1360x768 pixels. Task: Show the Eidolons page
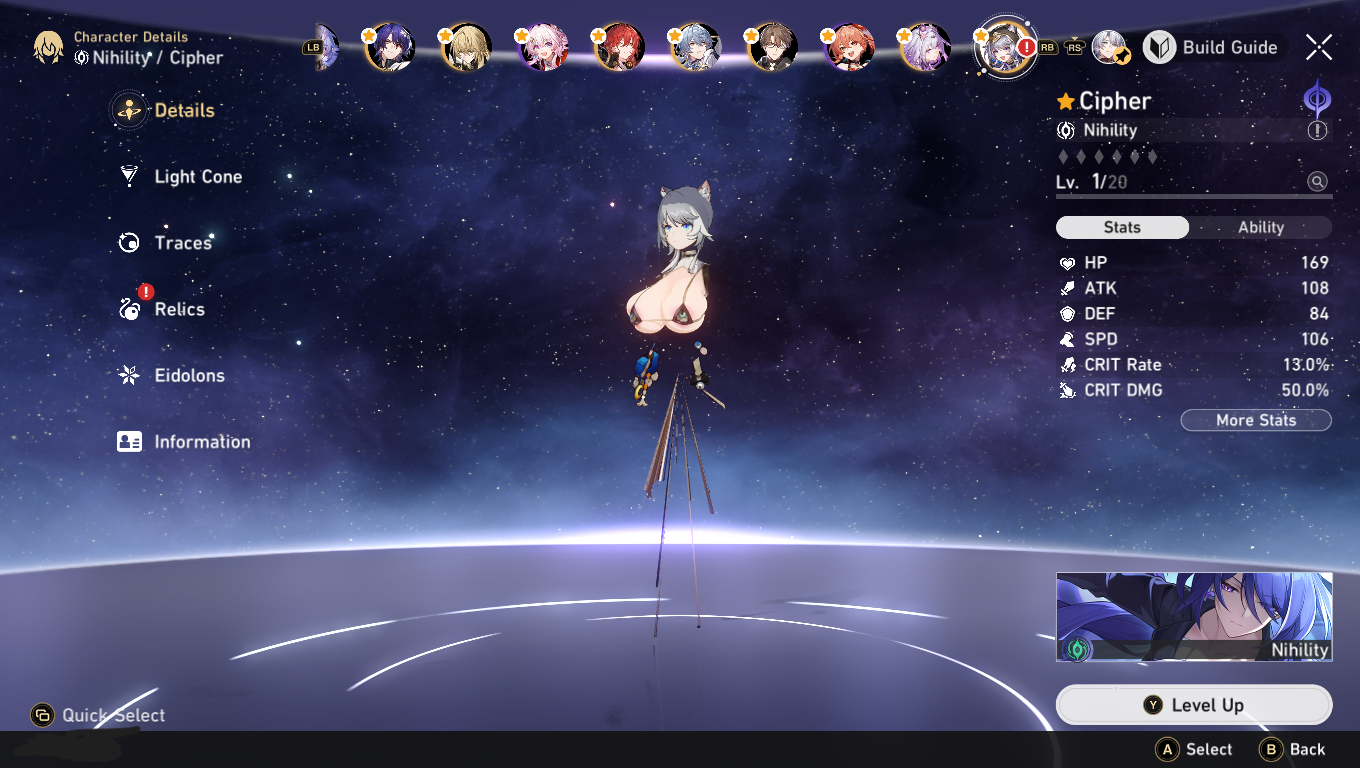188,376
